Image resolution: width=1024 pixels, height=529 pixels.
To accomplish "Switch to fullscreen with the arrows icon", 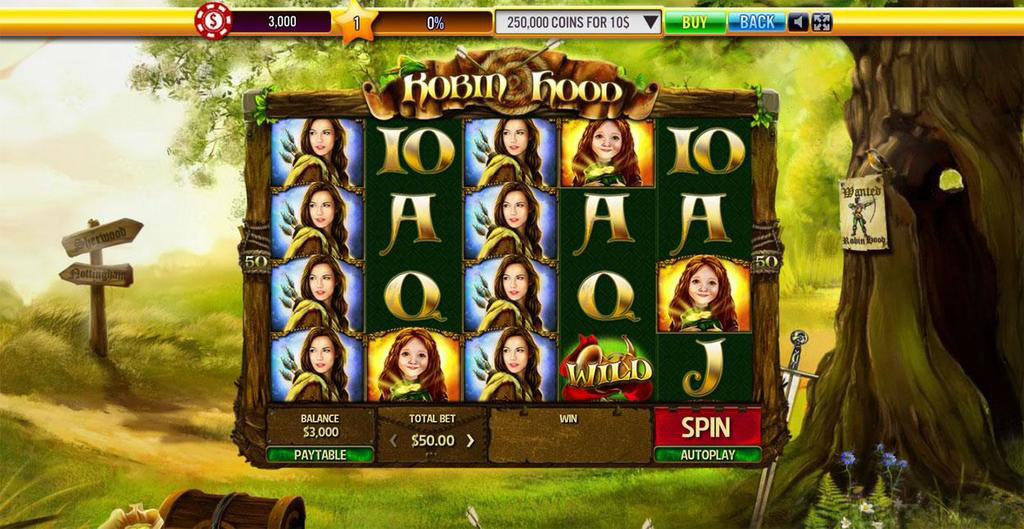I will (821, 22).
